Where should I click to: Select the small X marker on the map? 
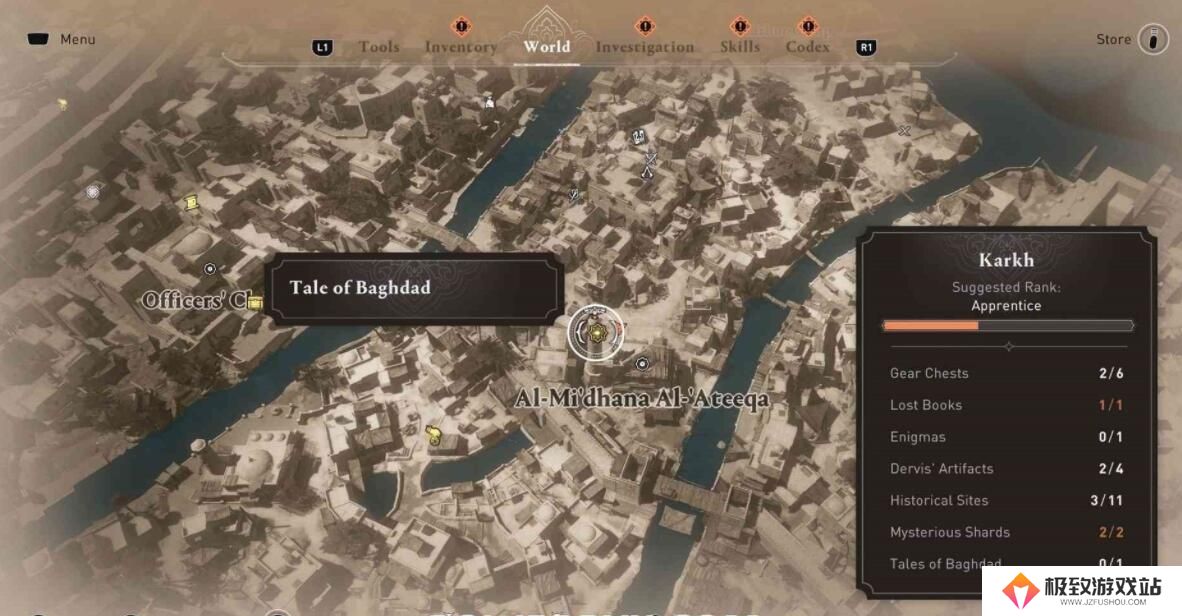point(904,131)
